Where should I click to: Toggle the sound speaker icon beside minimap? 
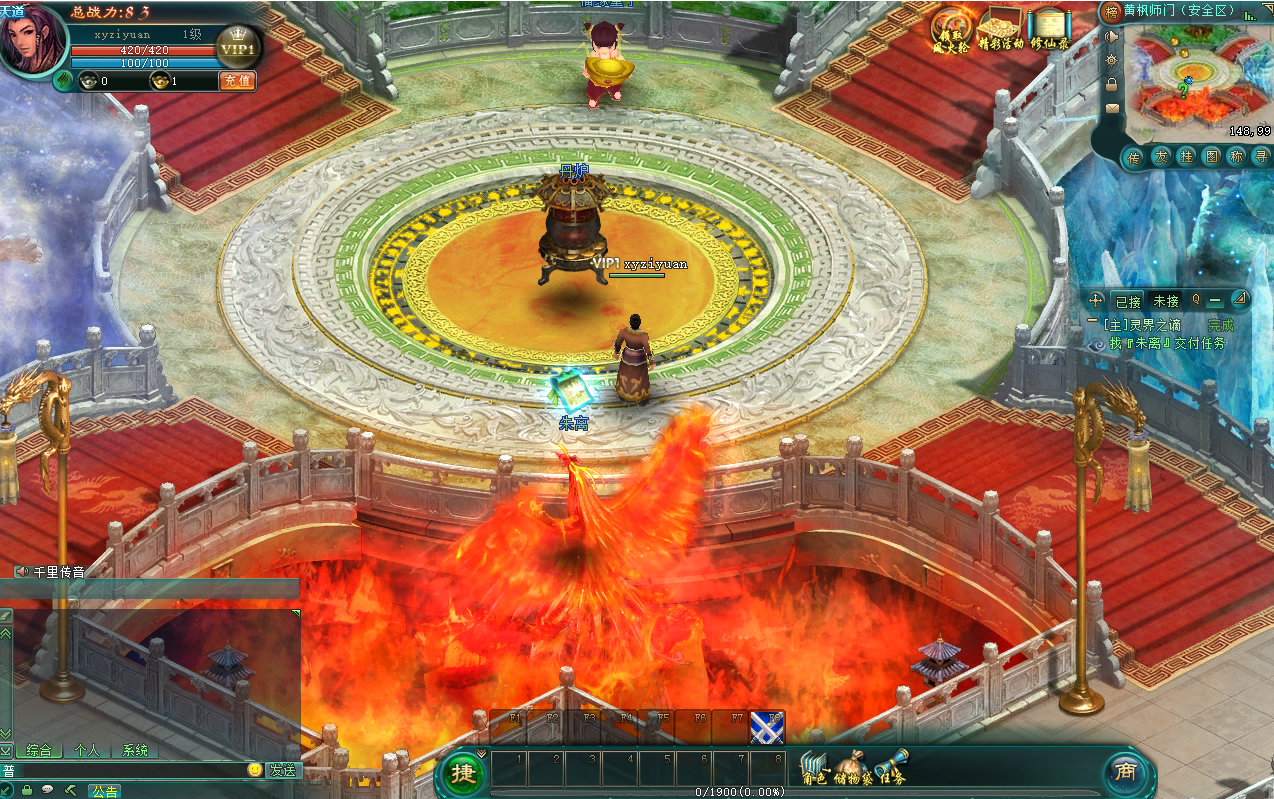pos(1111,36)
